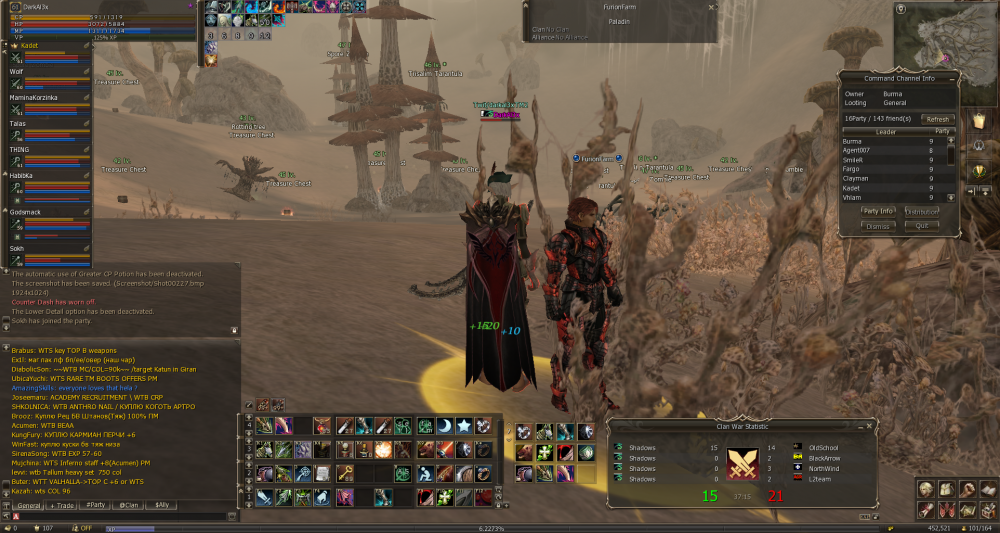Screen dimensions: 1000x533
Task: Use the golden key hotbar item
Action: tap(344, 472)
